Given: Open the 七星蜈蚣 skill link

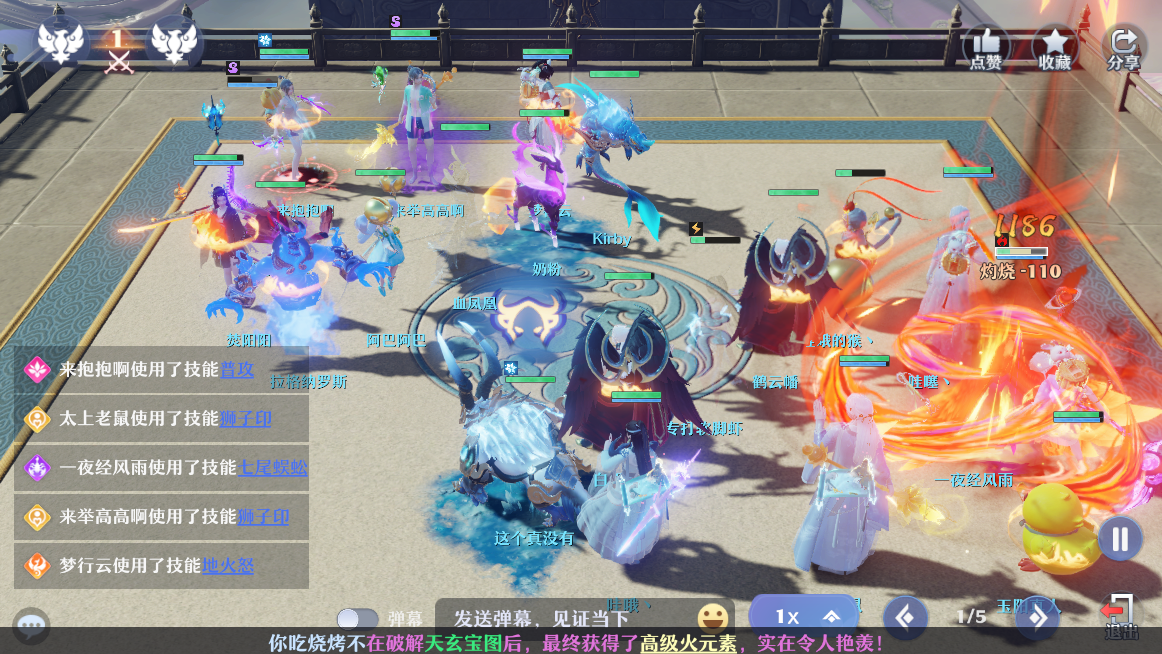Looking at the screenshot, I should (272, 467).
